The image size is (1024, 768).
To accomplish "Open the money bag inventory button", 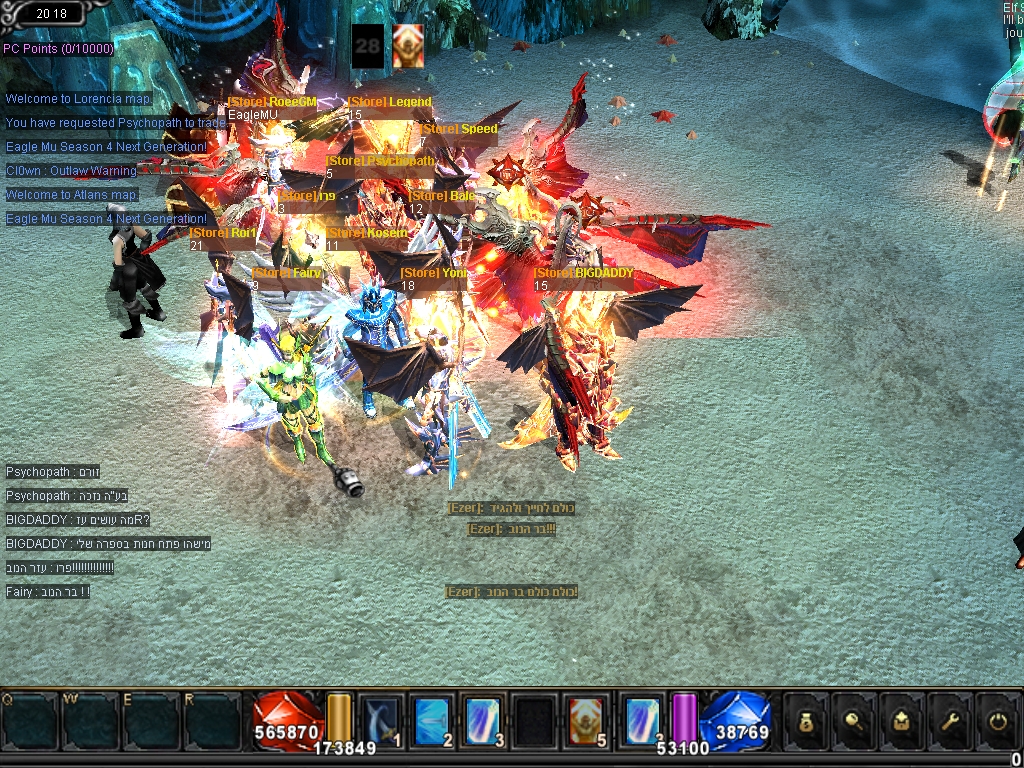I will click(807, 720).
